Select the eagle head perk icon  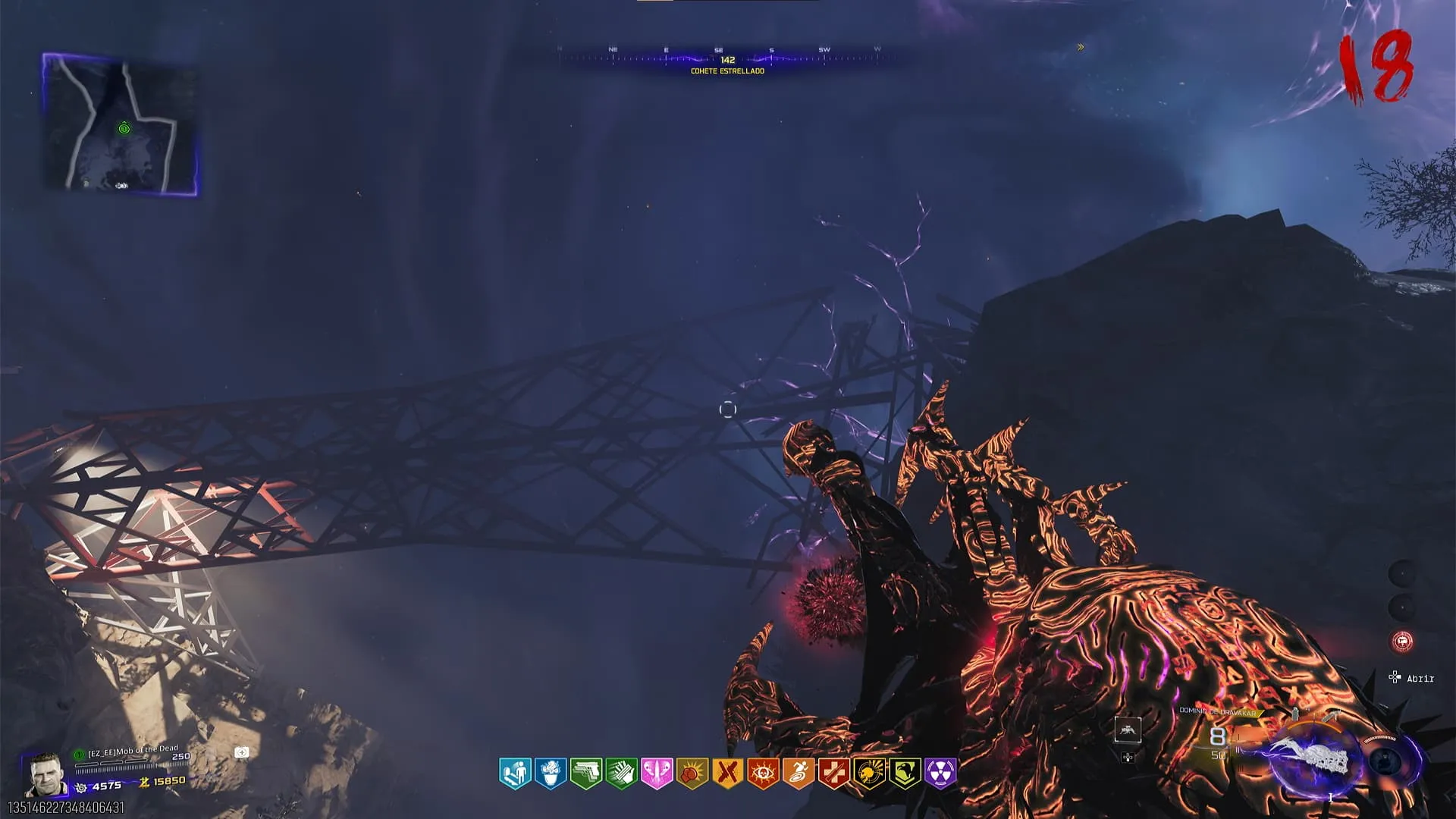coord(905,773)
